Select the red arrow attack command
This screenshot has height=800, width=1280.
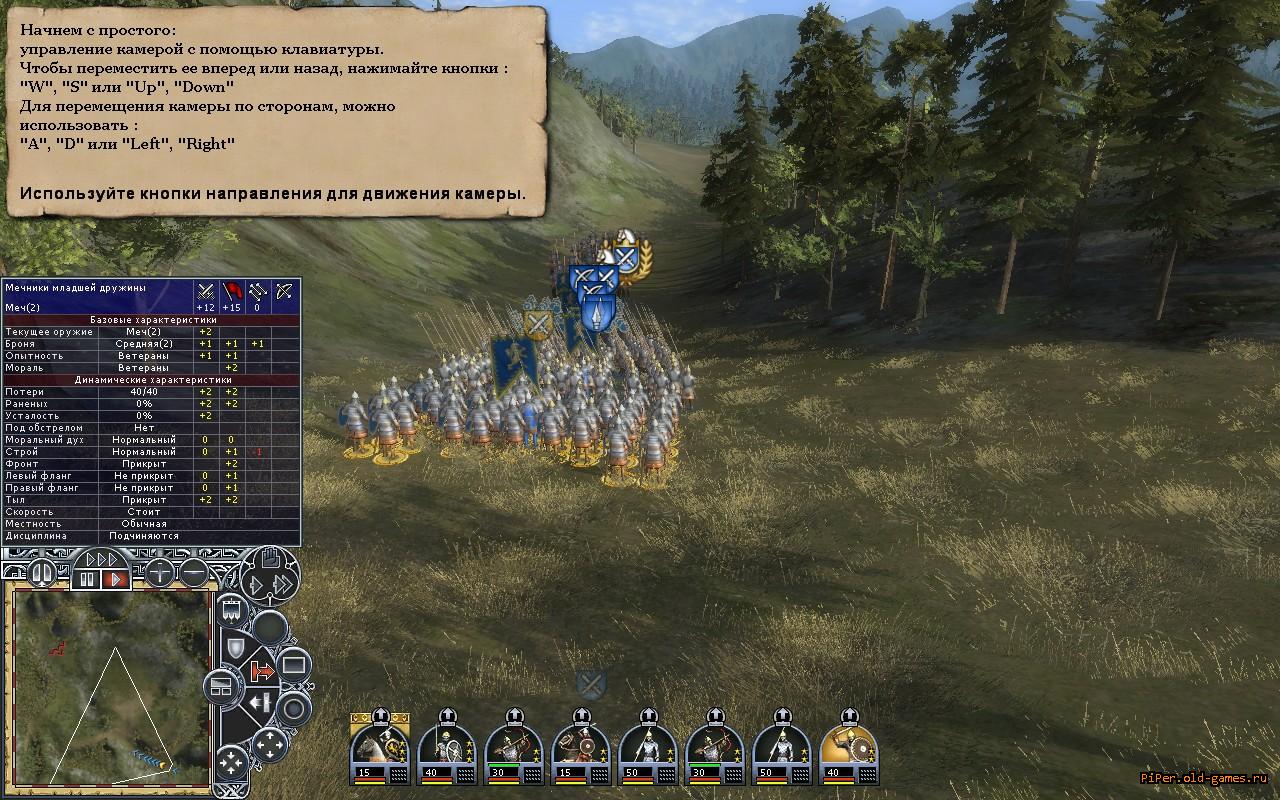(x=263, y=671)
